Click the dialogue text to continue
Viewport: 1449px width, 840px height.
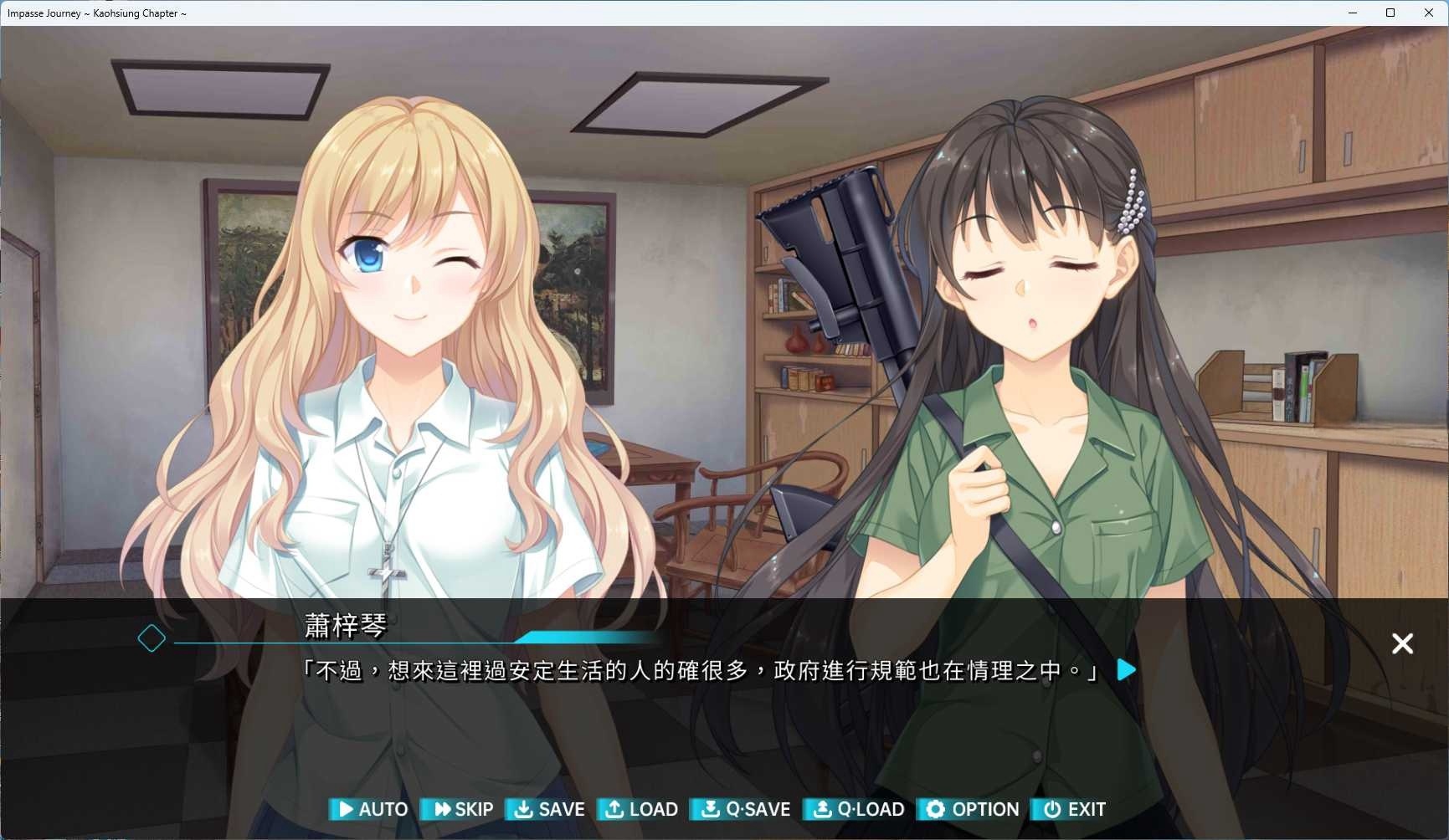point(703,670)
